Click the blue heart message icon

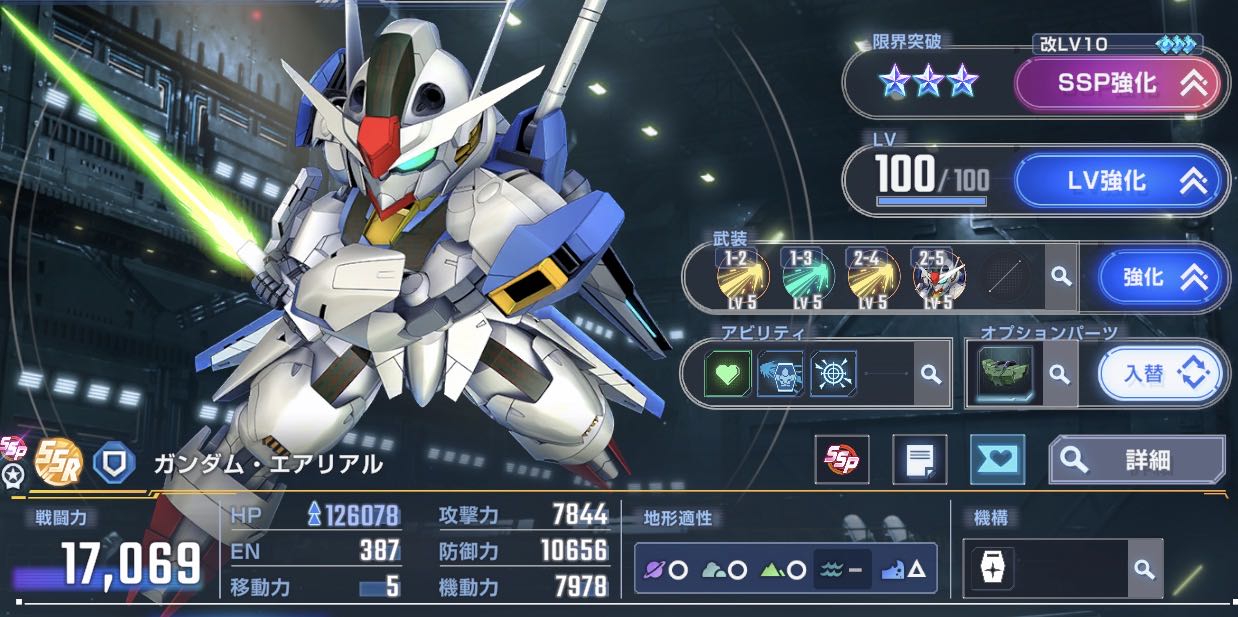click(997, 460)
